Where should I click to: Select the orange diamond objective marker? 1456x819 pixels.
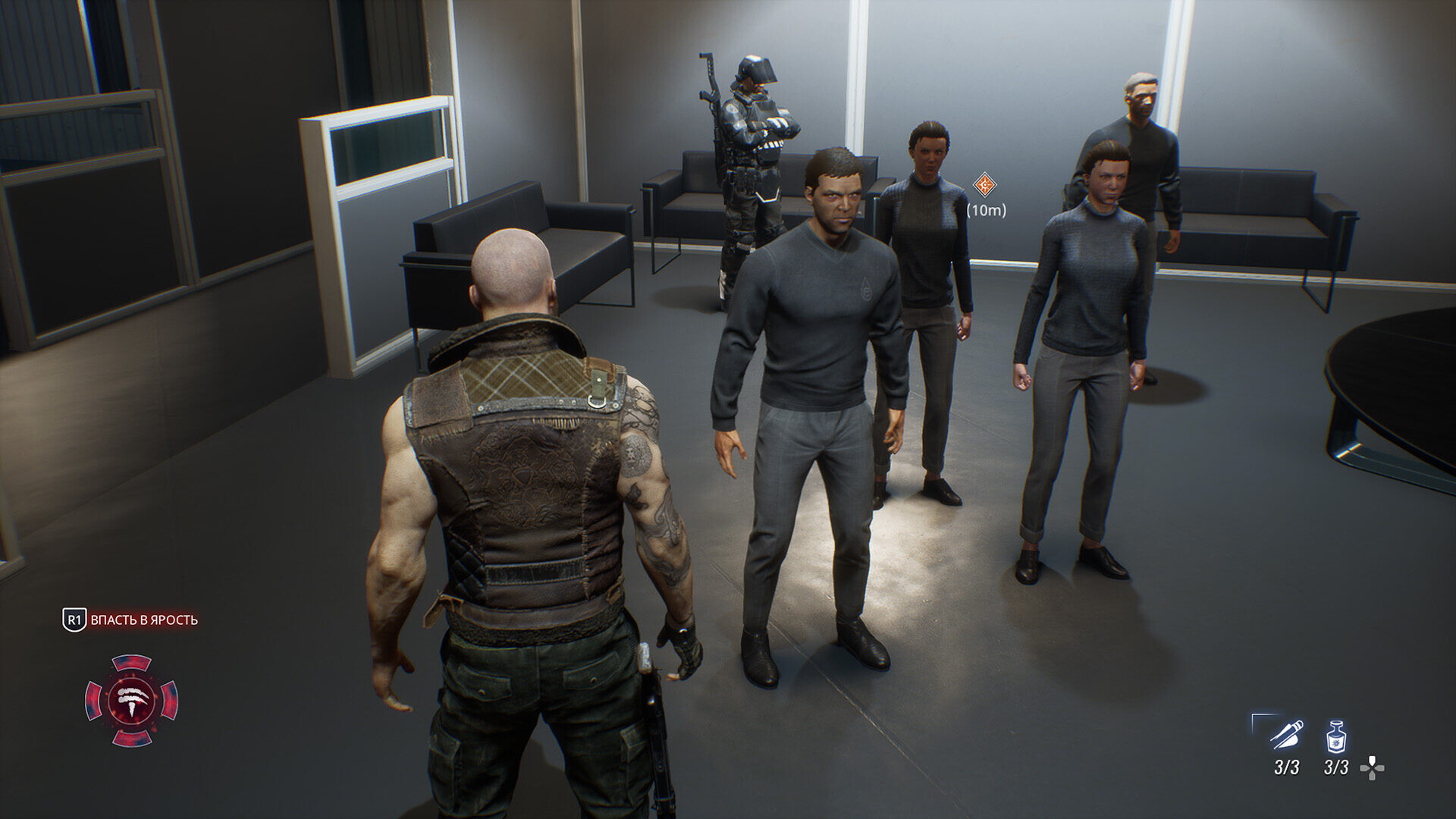click(985, 184)
